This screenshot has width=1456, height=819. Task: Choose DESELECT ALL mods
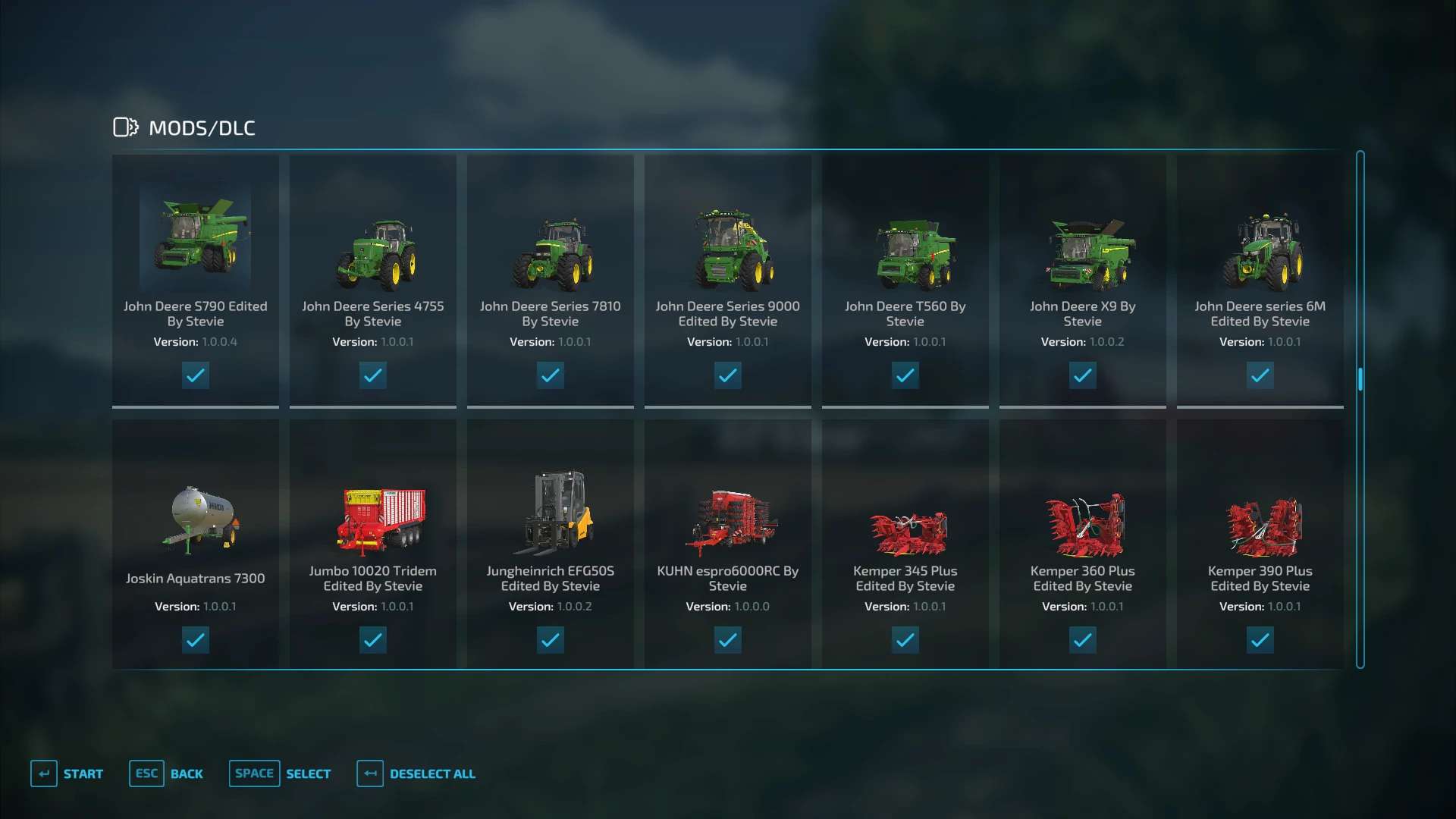(416, 773)
